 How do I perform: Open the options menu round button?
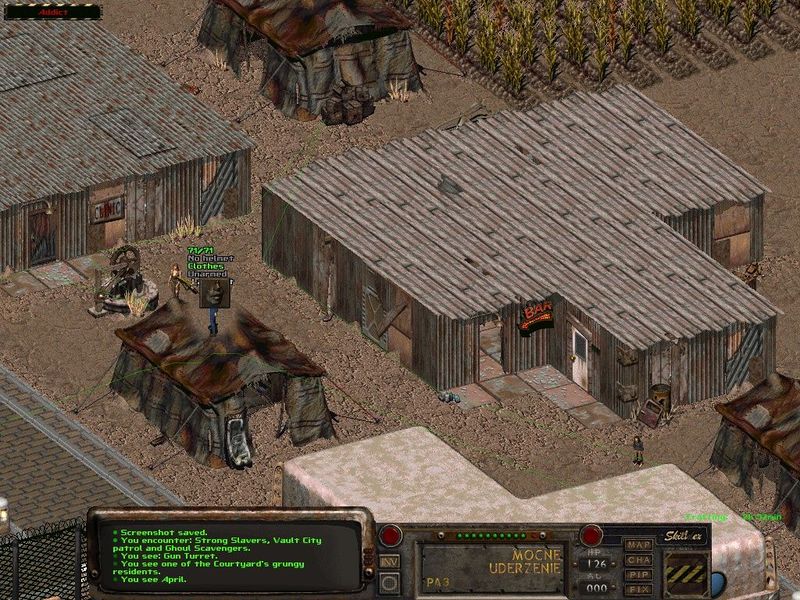pos(391,584)
